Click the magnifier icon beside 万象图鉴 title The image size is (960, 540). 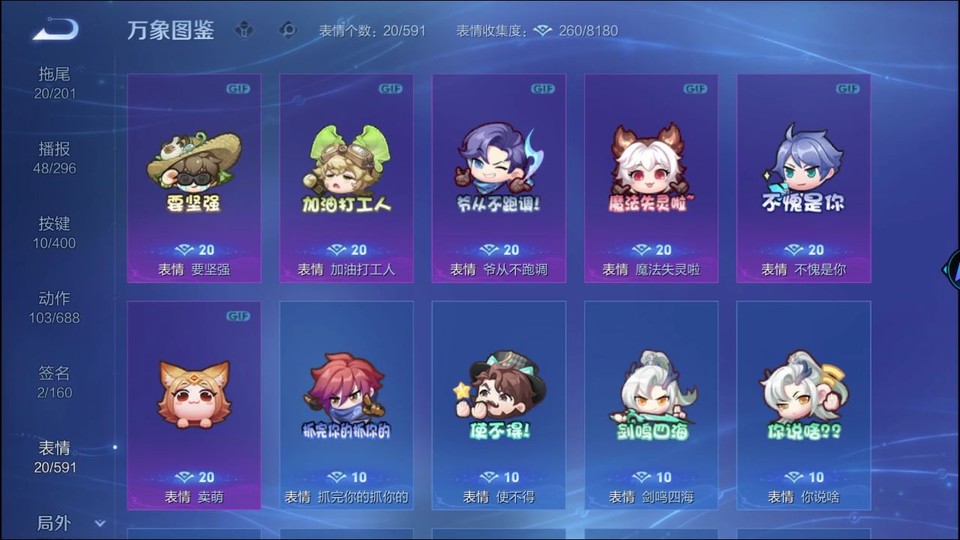[289, 30]
